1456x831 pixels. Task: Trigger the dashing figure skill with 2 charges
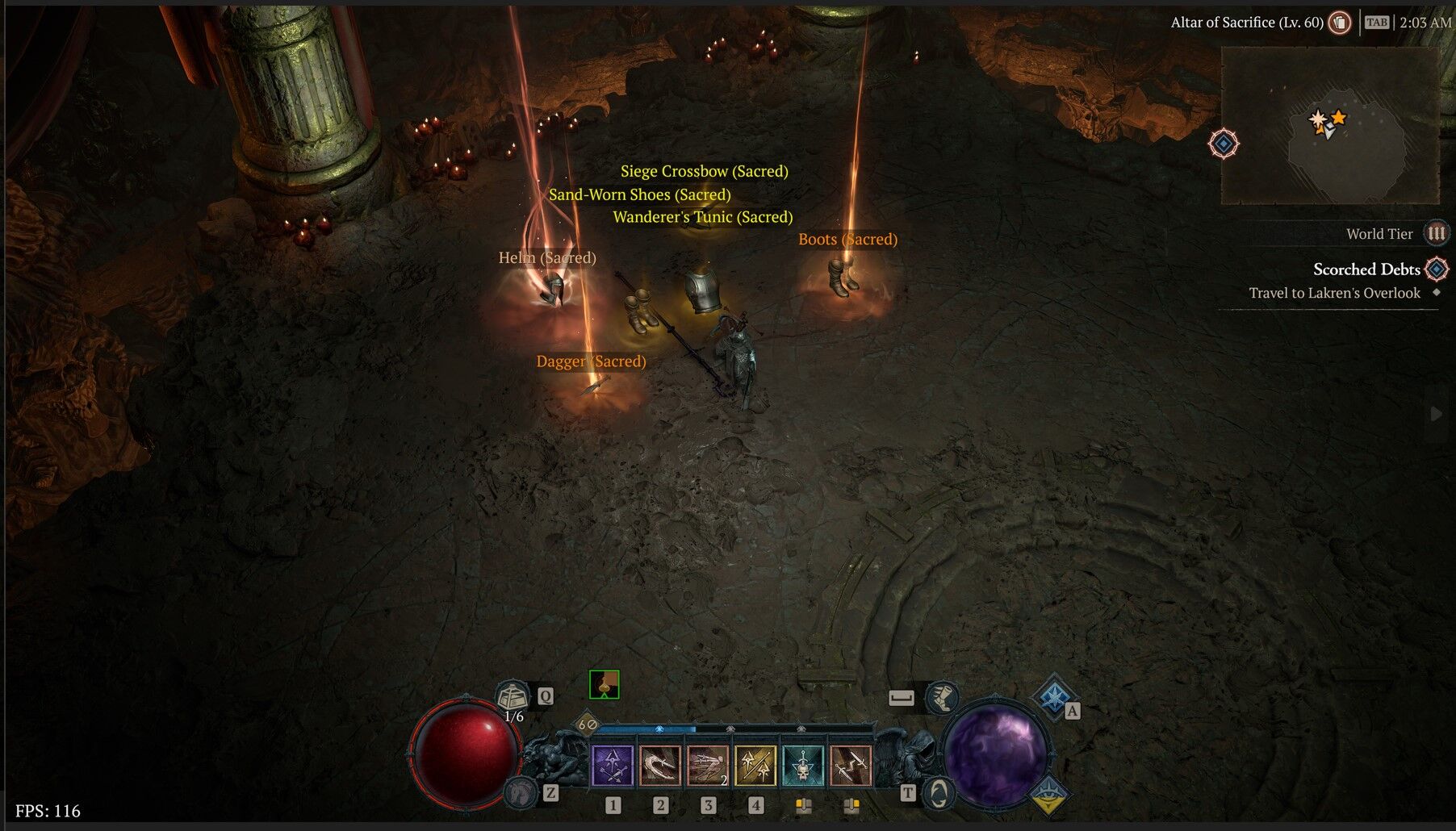(708, 766)
